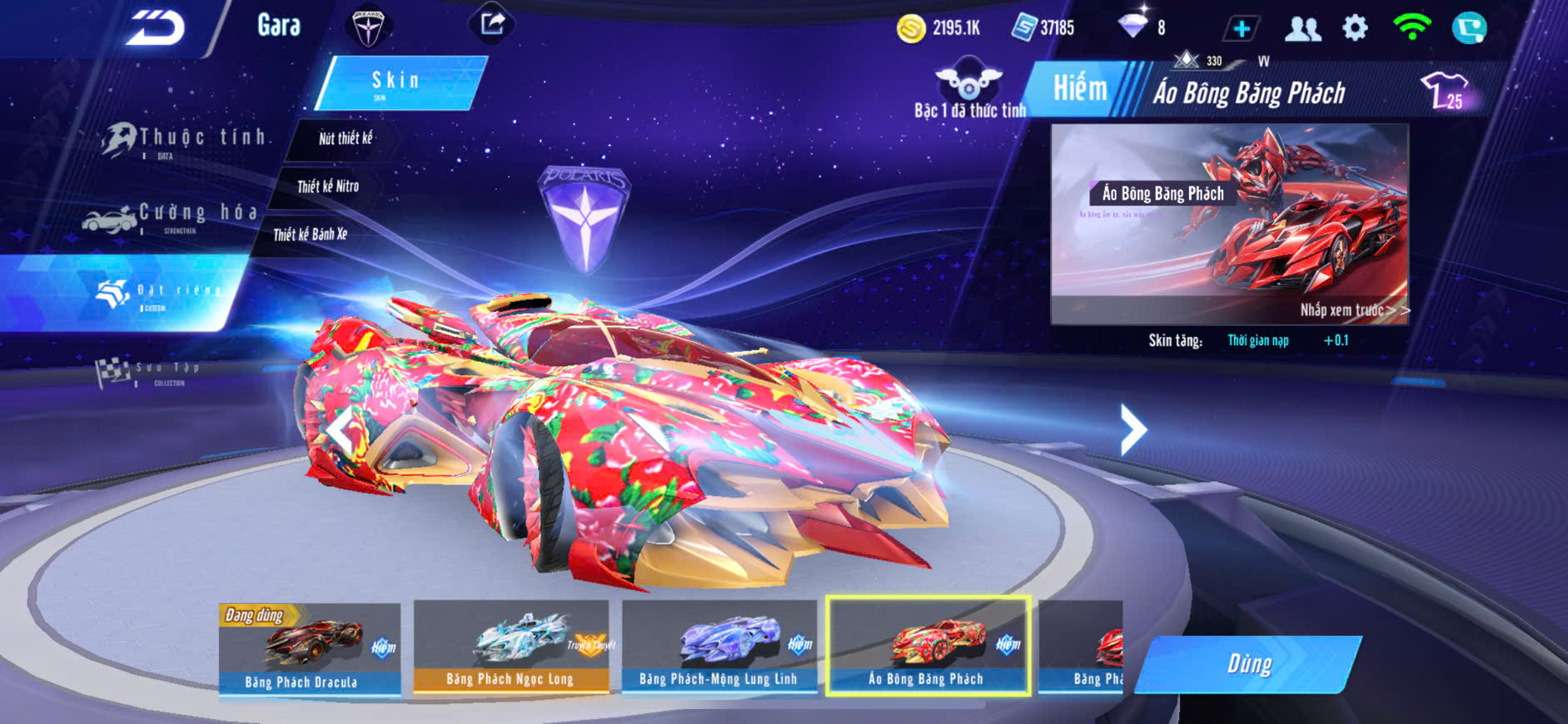Open the shirt icon with 25
Image resolution: width=1568 pixels, height=724 pixels.
click(x=1445, y=90)
